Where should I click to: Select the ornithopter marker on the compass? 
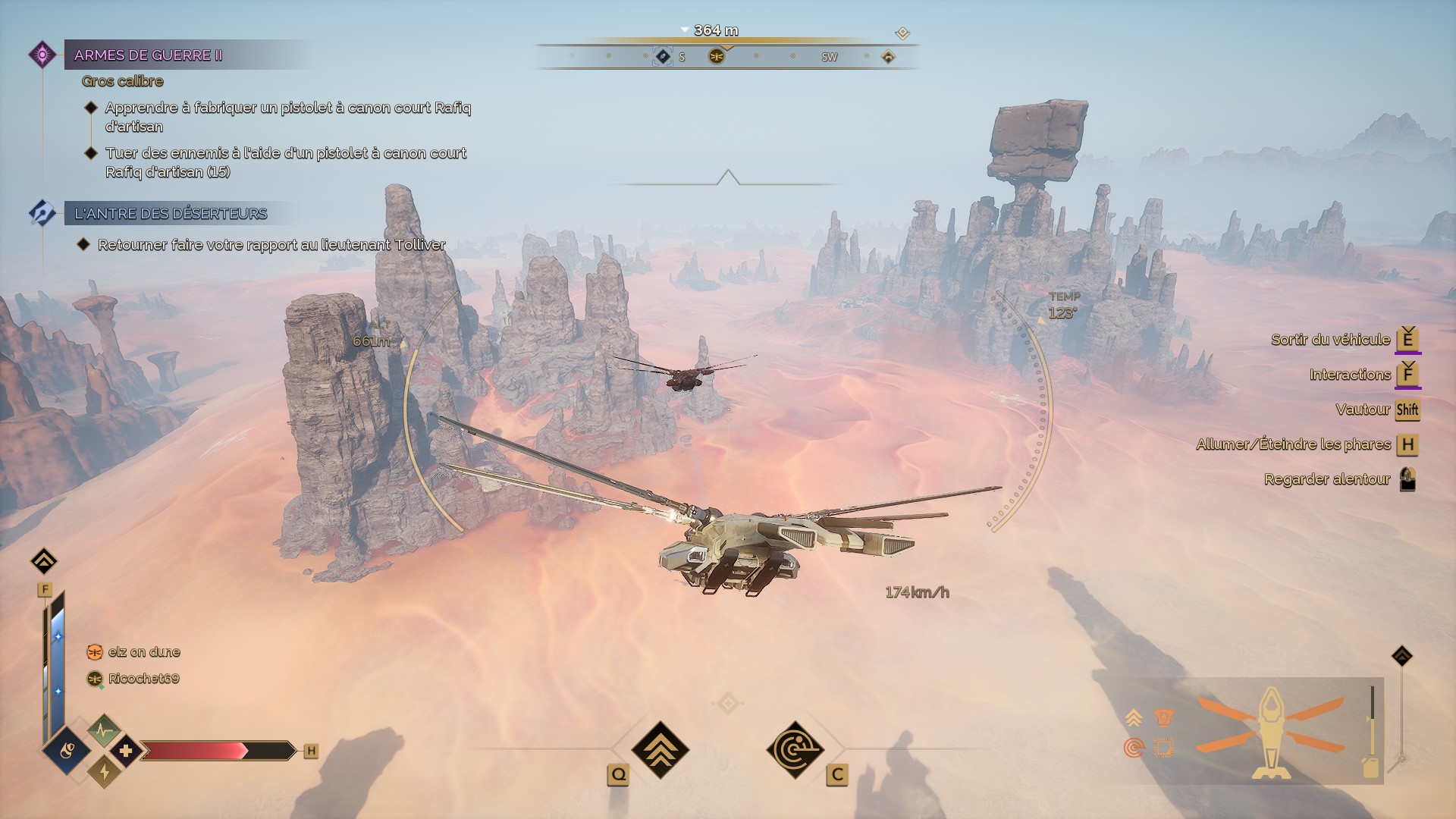click(717, 57)
